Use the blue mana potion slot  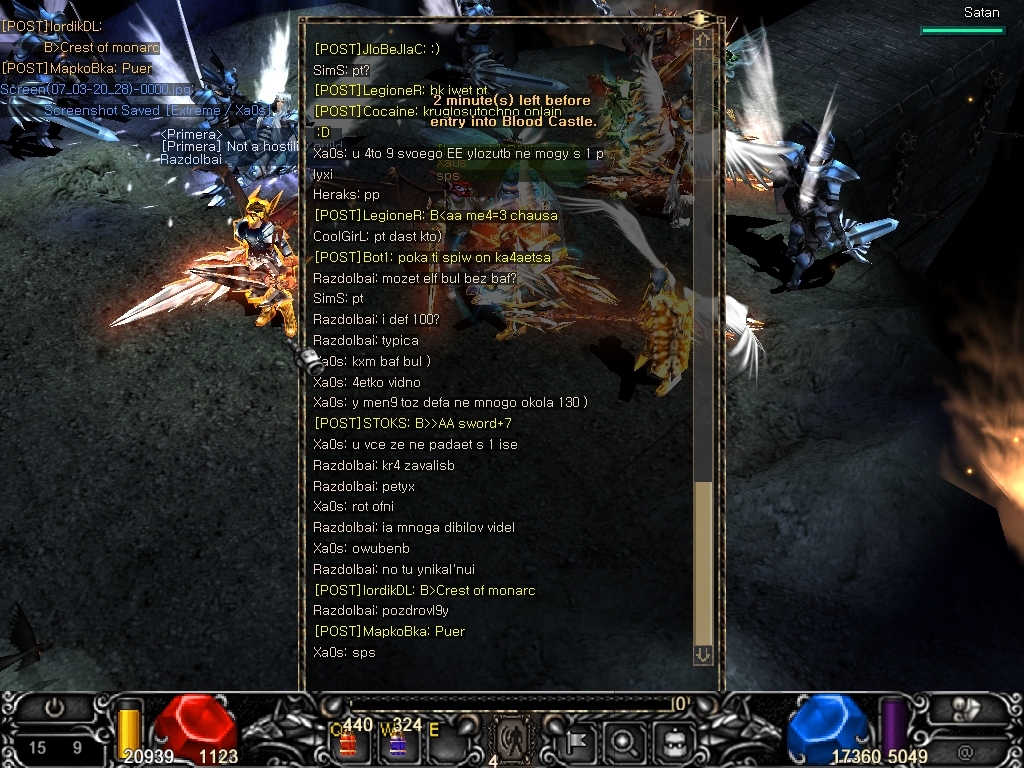pos(398,742)
